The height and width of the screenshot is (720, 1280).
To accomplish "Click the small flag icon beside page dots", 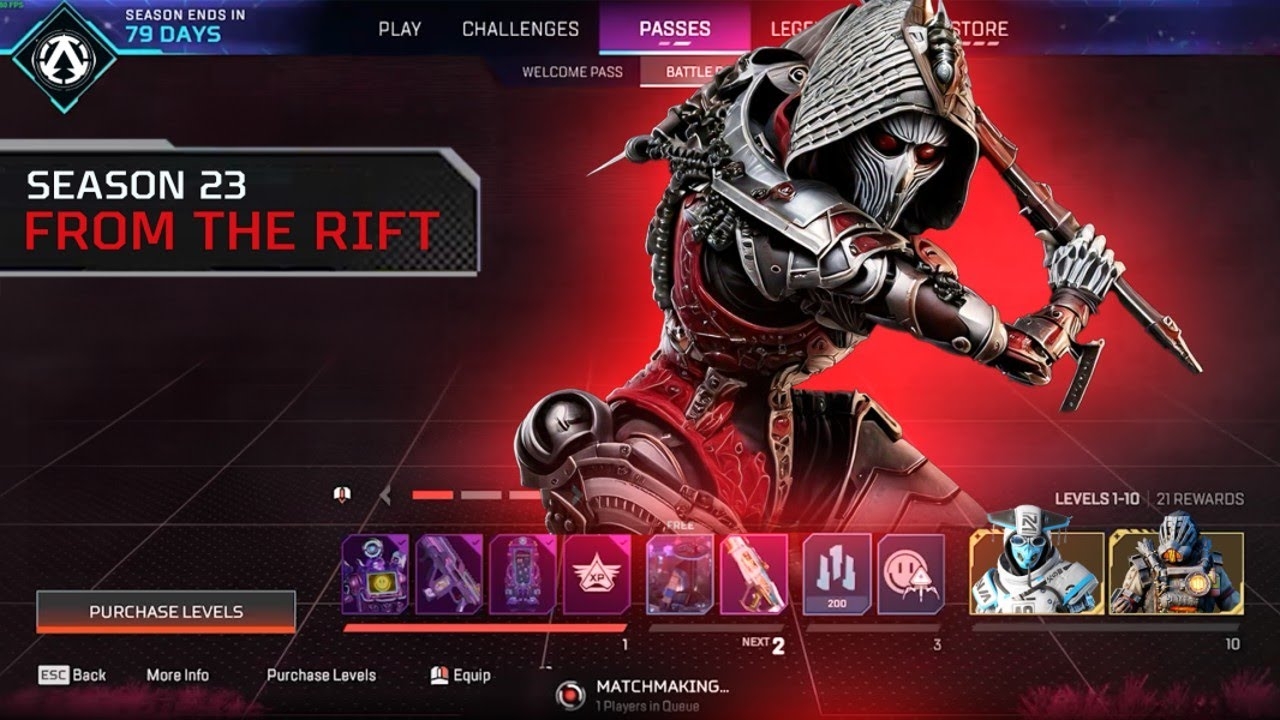I will pyautogui.click(x=343, y=492).
